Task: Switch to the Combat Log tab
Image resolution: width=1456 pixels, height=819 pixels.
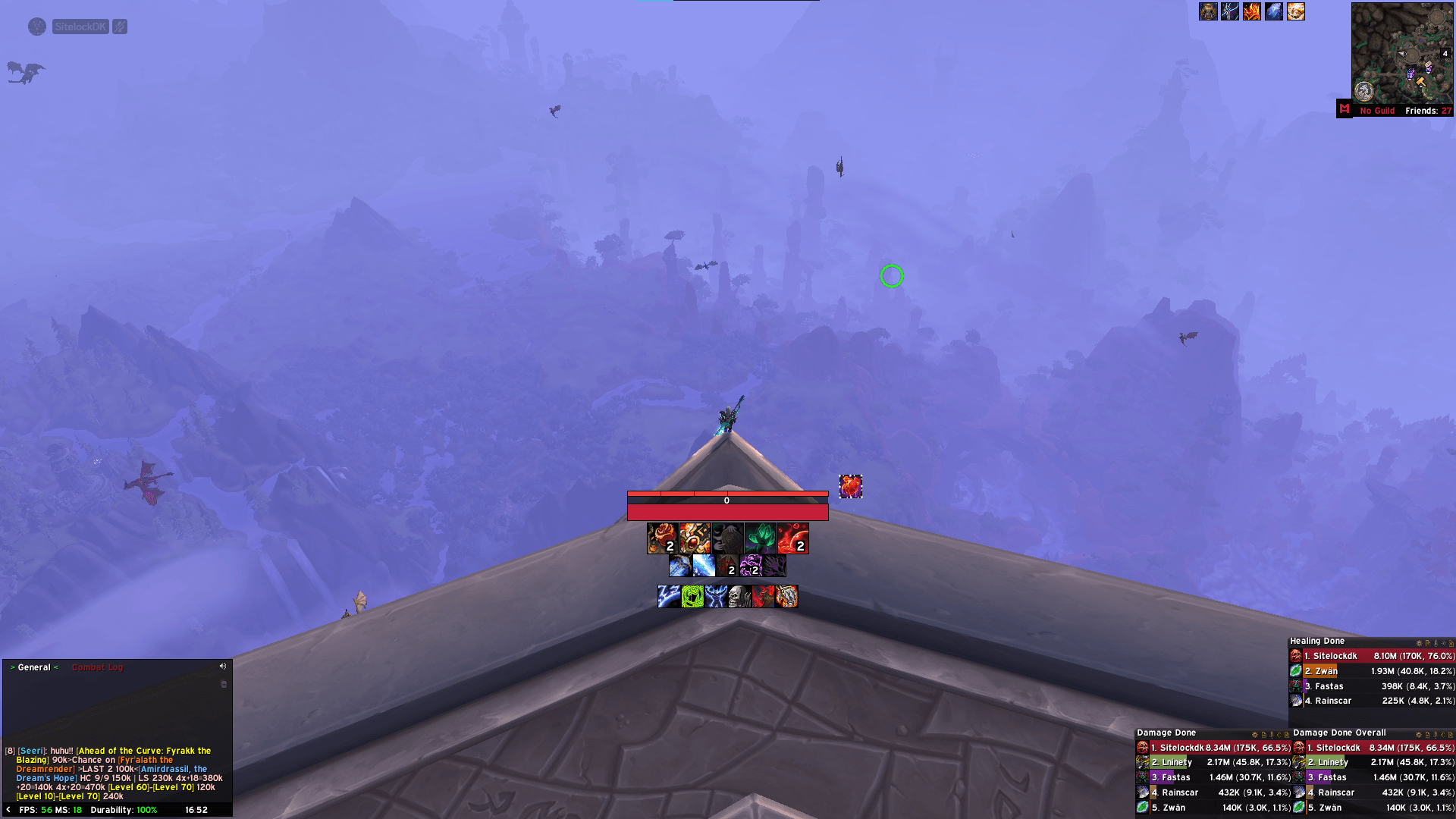Action: tap(97, 667)
